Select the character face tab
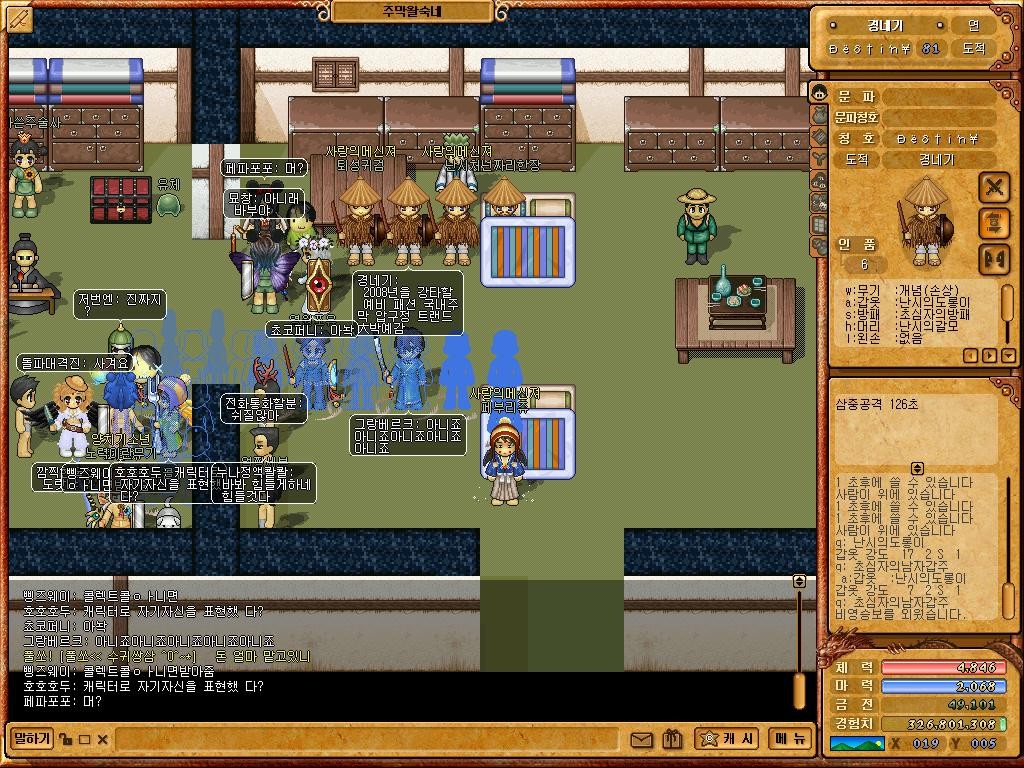This screenshot has width=1024, height=768. coord(819,94)
